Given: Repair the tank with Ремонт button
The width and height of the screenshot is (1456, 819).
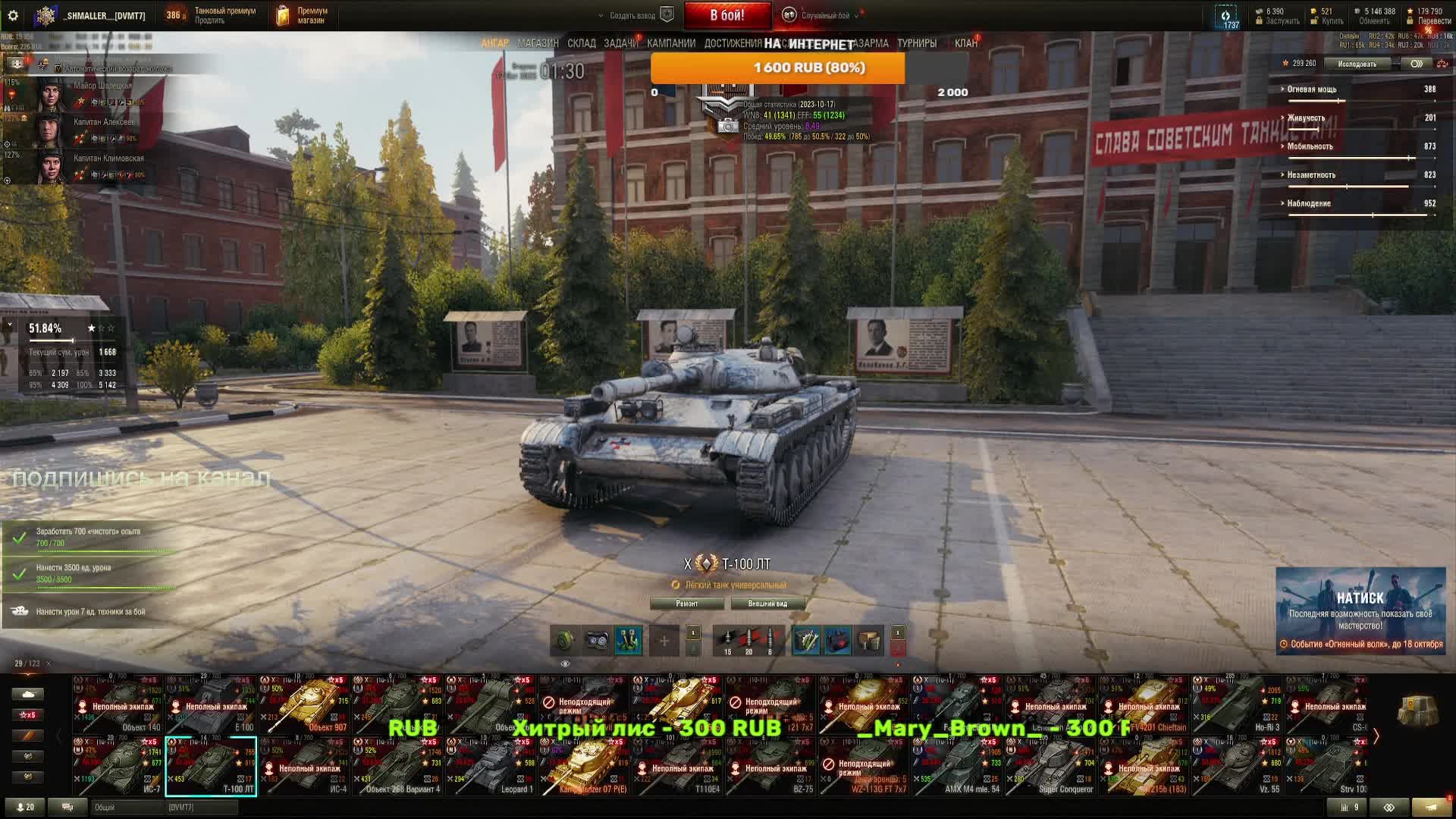Looking at the screenshot, I should coord(687,604).
